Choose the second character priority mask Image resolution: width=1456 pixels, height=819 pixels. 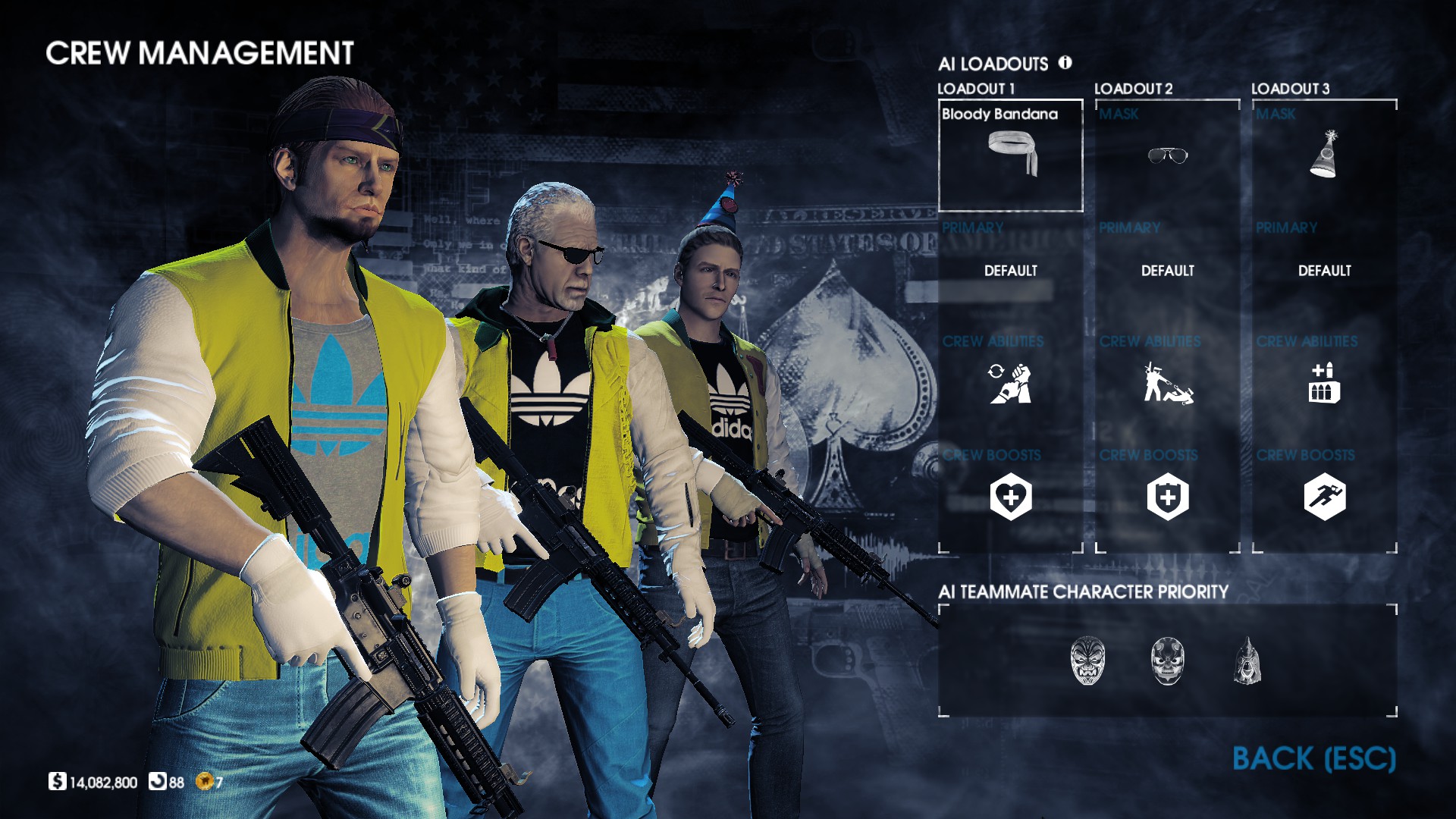(1167, 661)
